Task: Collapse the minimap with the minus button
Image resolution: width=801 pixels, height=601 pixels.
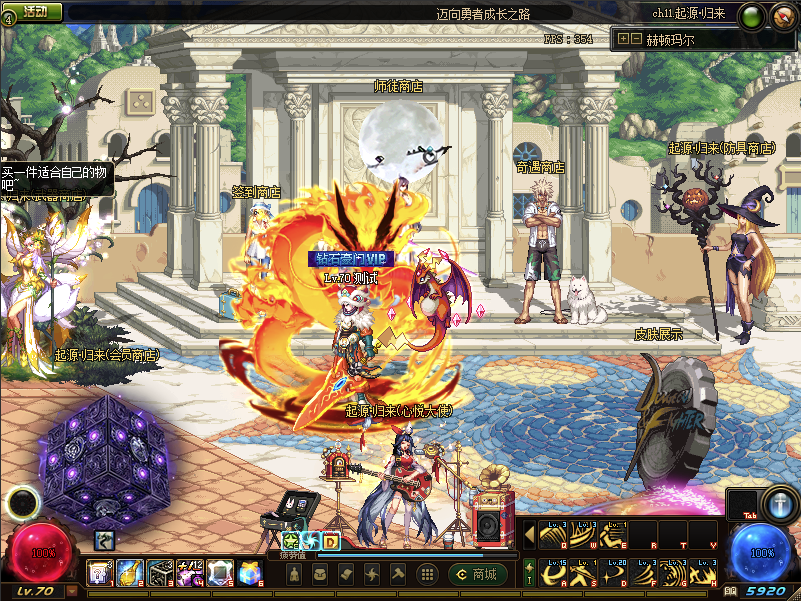Action: [x=636, y=39]
